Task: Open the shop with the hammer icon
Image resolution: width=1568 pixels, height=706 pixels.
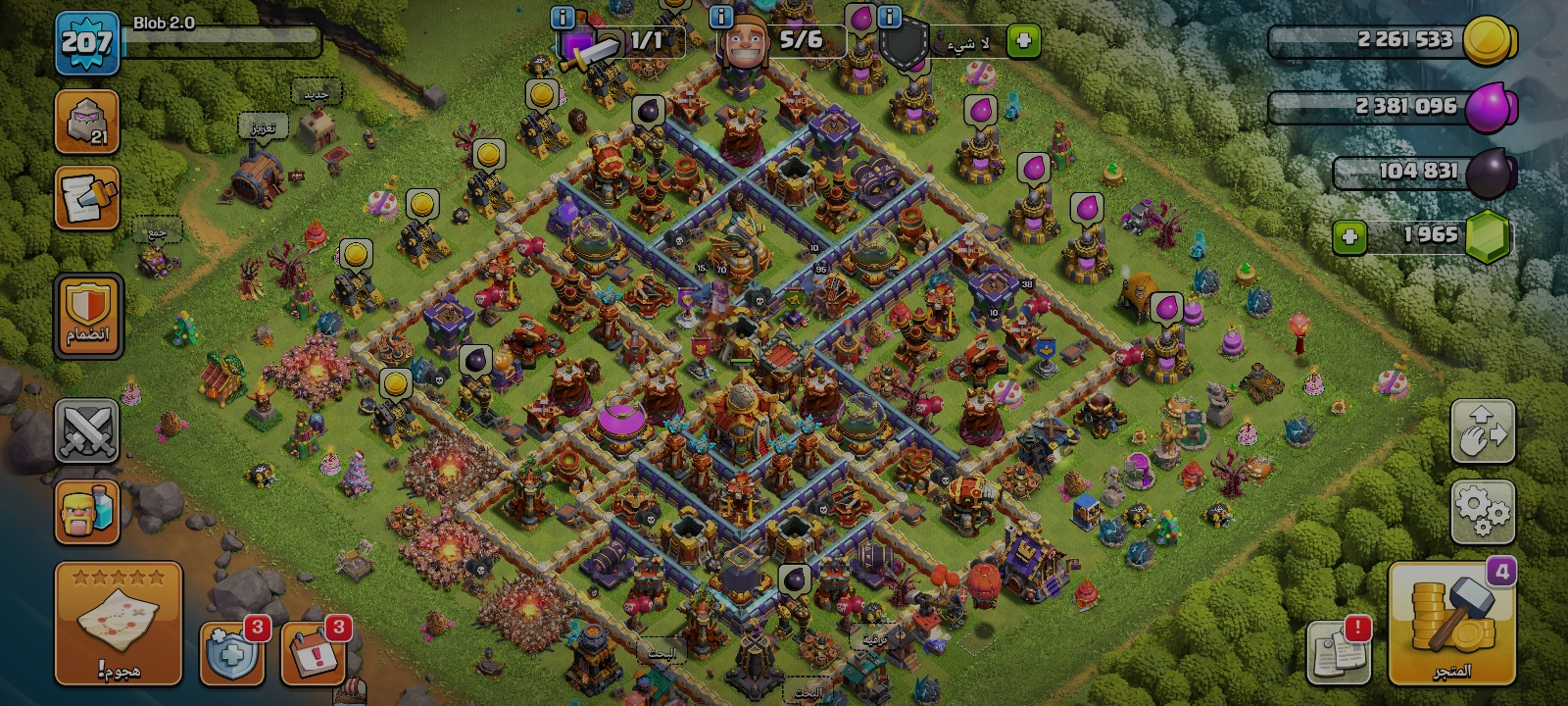Action: point(1451,625)
